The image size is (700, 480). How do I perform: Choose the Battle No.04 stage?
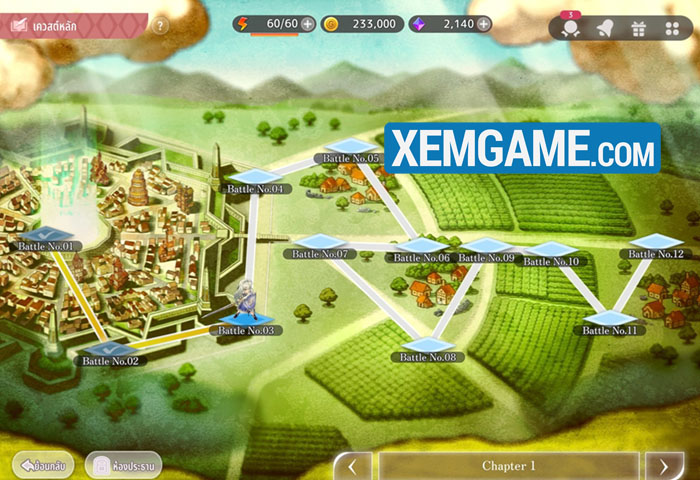click(255, 180)
